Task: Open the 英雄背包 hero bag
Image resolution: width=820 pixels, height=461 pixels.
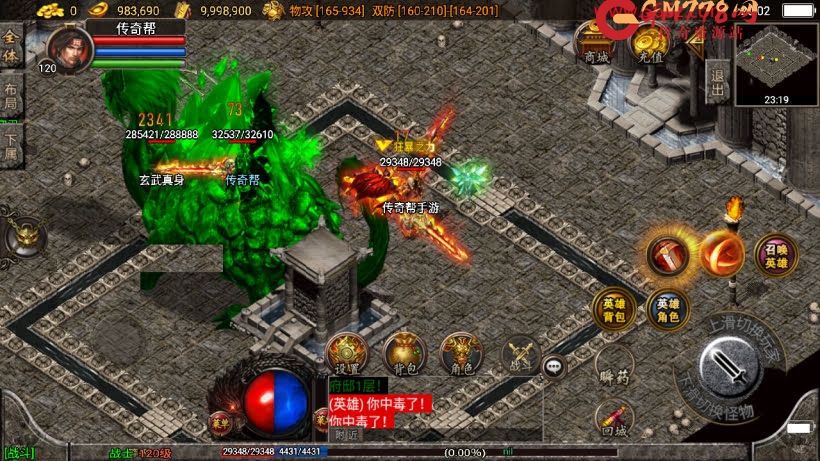Action: click(x=613, y=310)
